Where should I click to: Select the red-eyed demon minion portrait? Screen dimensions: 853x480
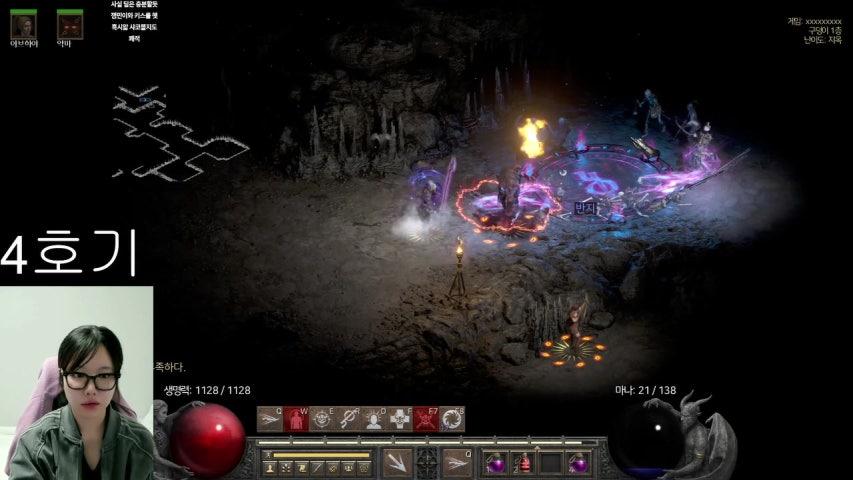pos(69,23)
